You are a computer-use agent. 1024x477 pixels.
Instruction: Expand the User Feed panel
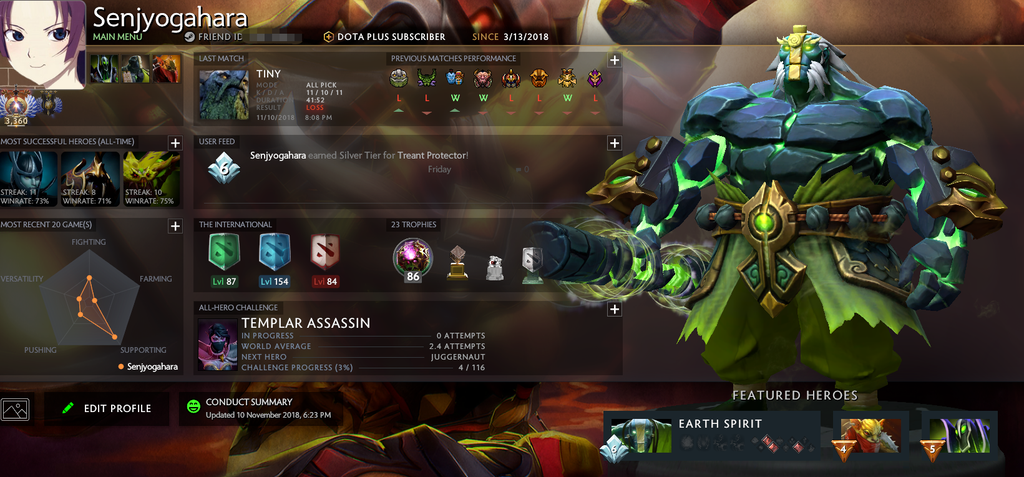click(614, 143)
